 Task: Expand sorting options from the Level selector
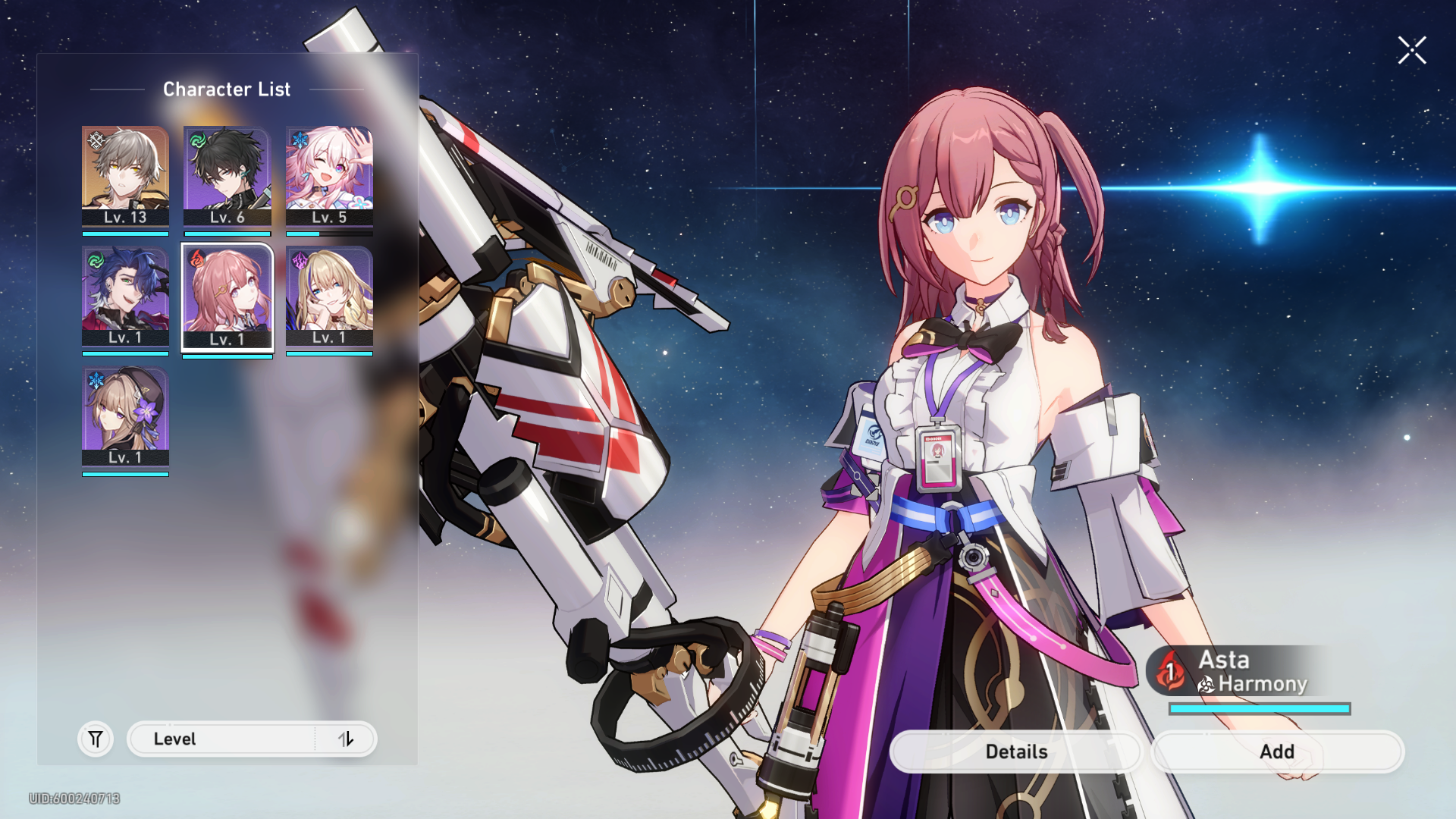tap(347, 739)
